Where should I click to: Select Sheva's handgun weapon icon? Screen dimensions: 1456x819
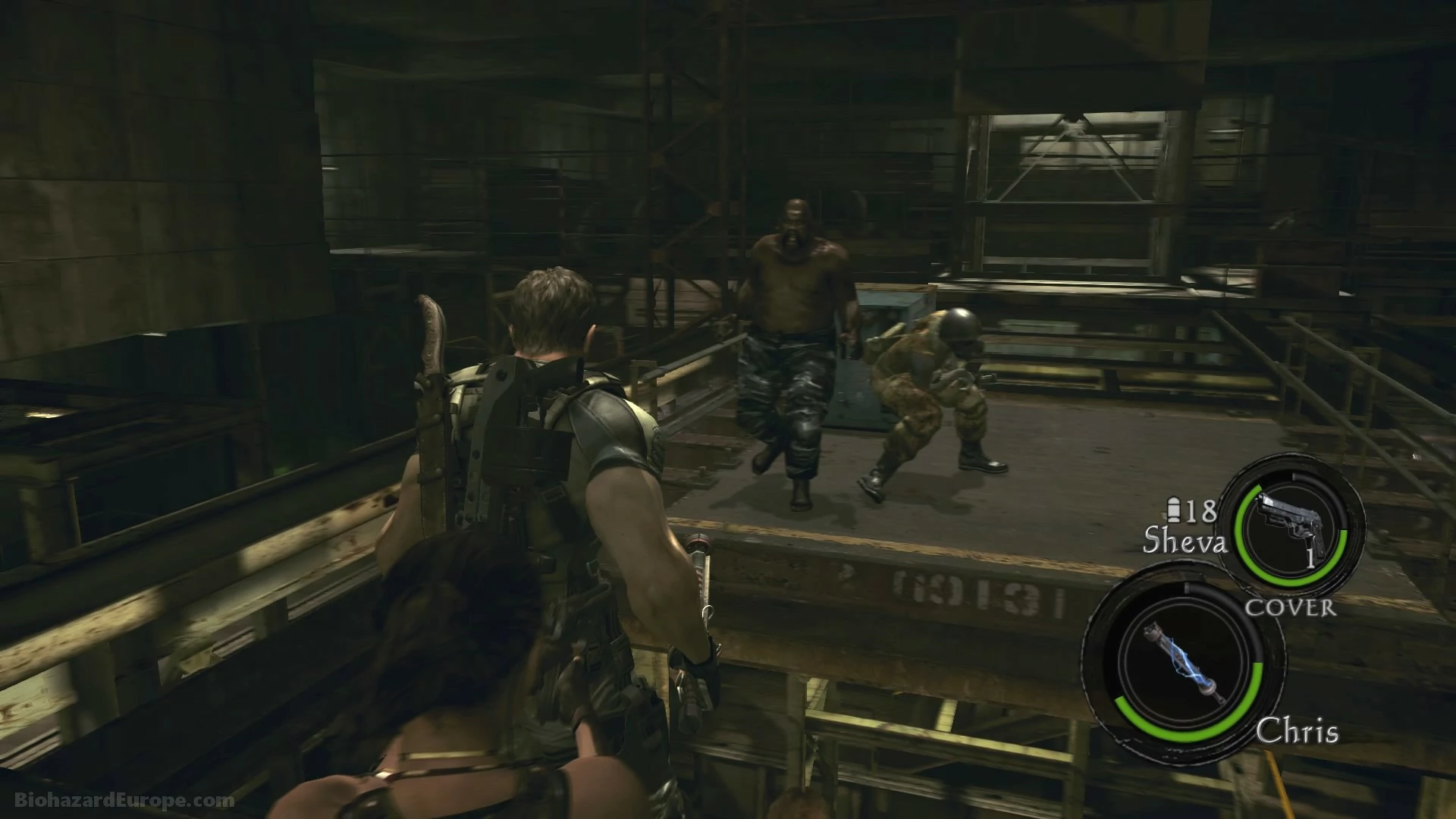pos(1291,535)
